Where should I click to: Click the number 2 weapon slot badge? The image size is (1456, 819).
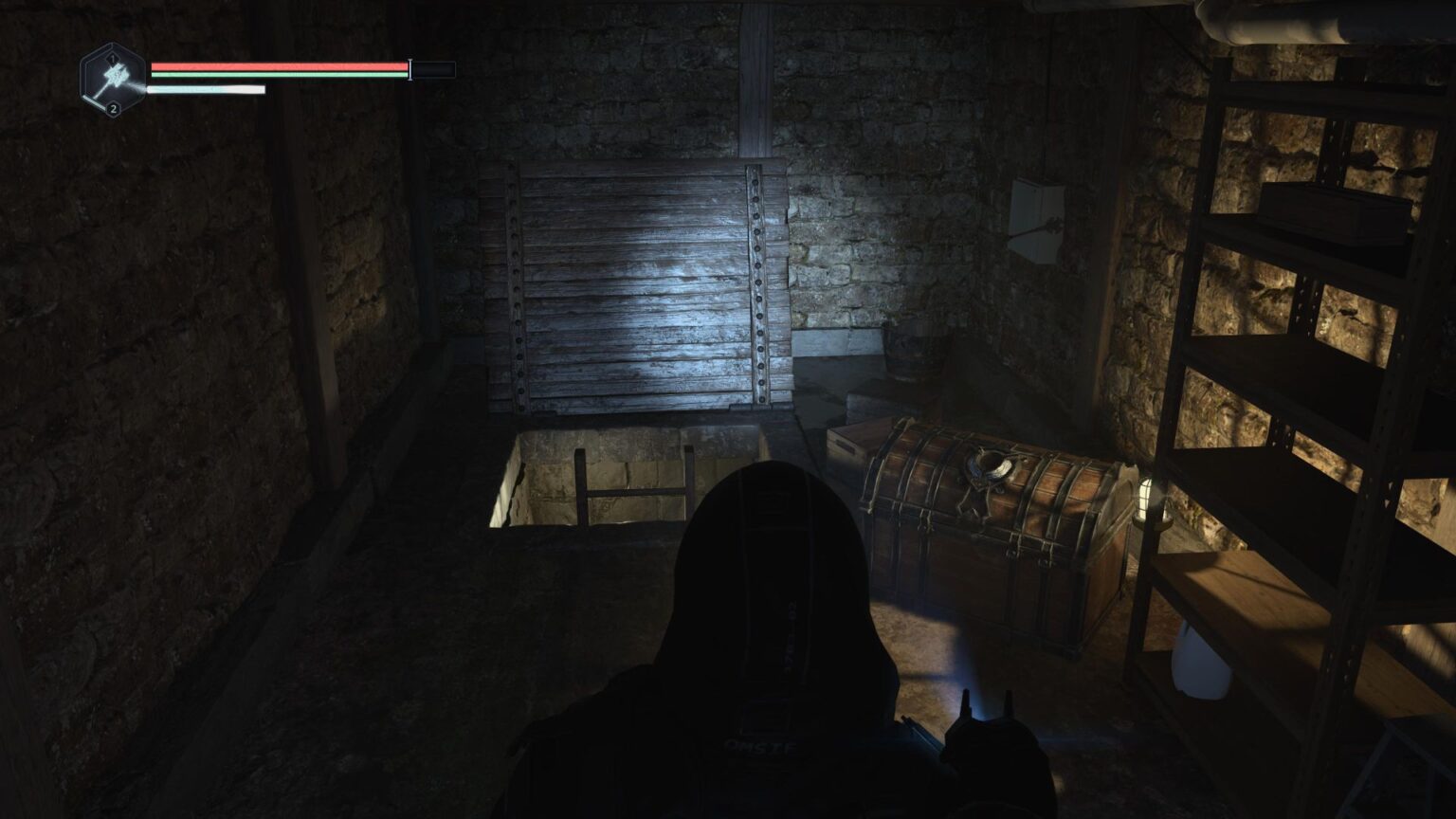pyautogui.click(x=114, y=109)
